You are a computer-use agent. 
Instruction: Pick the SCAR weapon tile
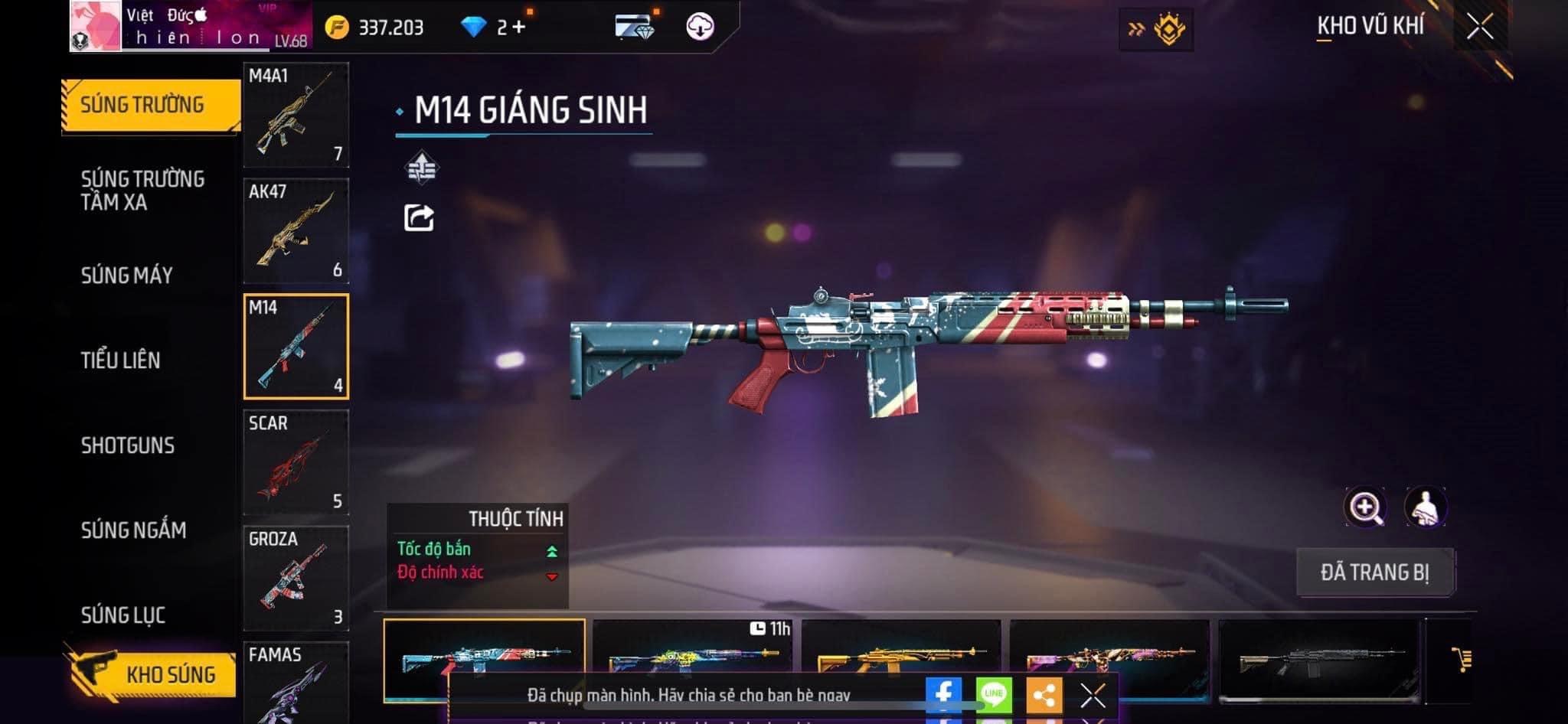296,462
